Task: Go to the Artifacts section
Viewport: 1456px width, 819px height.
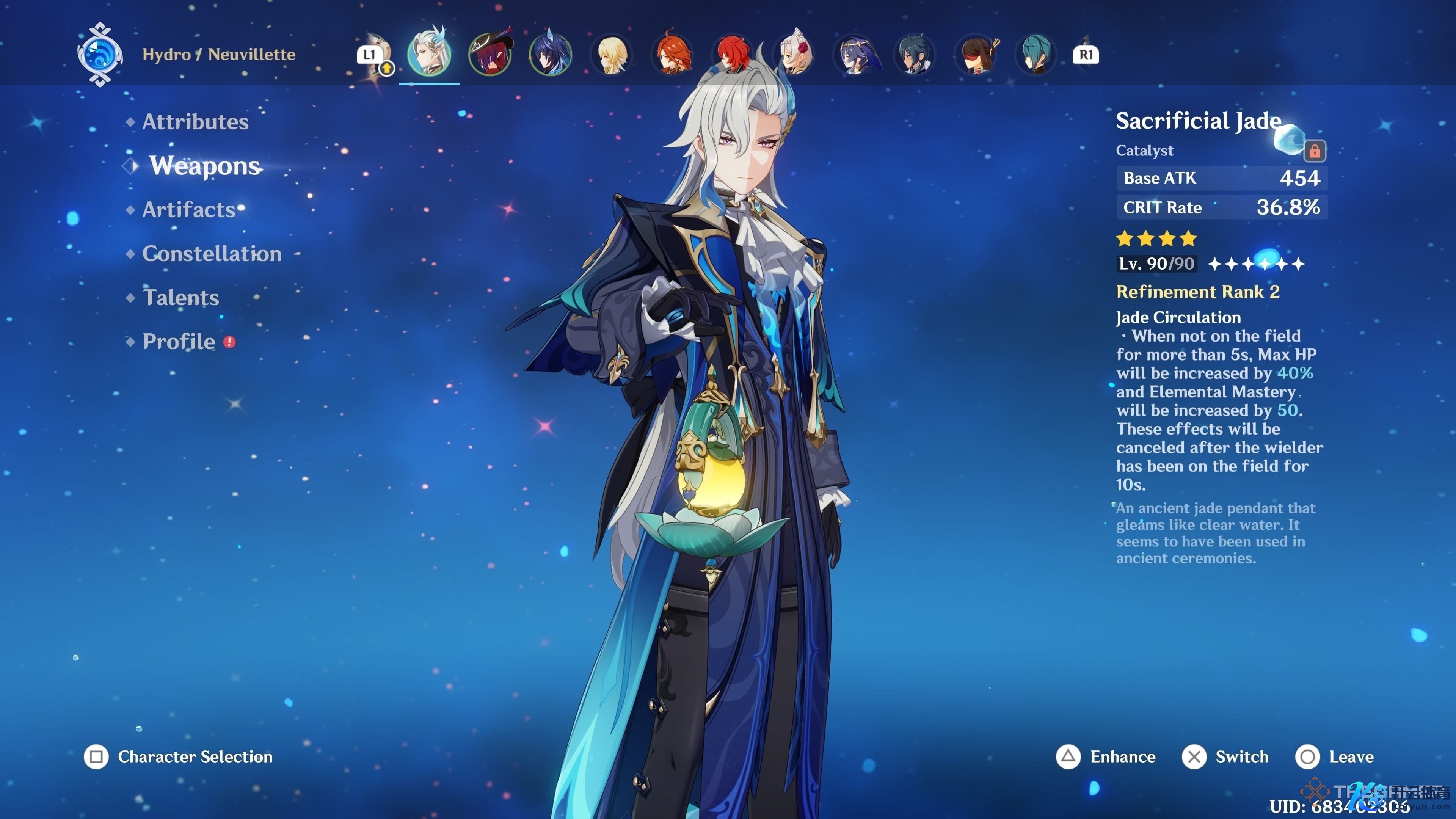Action: (x=189, y=210)
